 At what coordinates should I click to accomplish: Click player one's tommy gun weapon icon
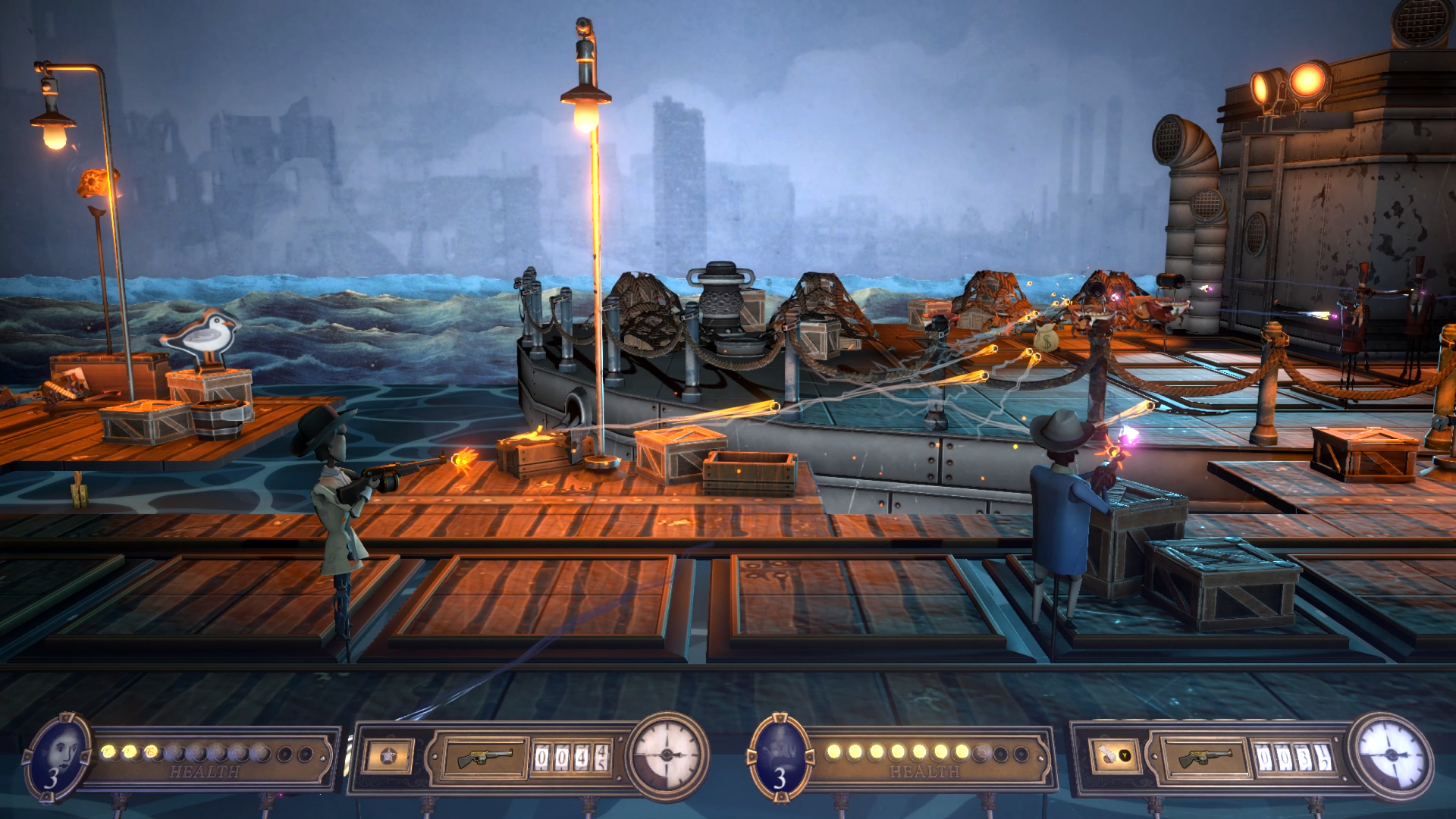(x=483, y=757)
